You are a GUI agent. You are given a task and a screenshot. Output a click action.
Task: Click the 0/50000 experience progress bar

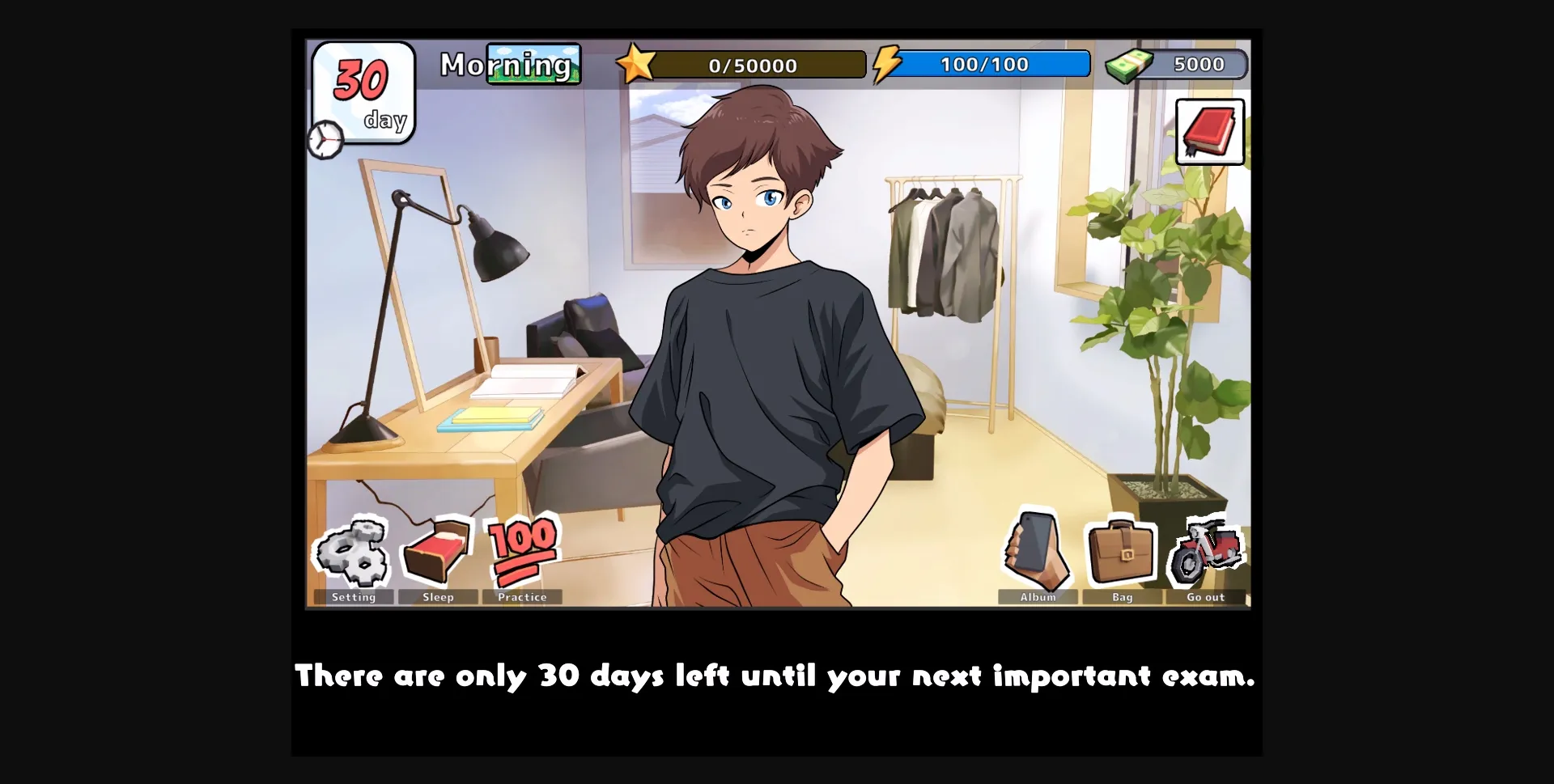754,65
